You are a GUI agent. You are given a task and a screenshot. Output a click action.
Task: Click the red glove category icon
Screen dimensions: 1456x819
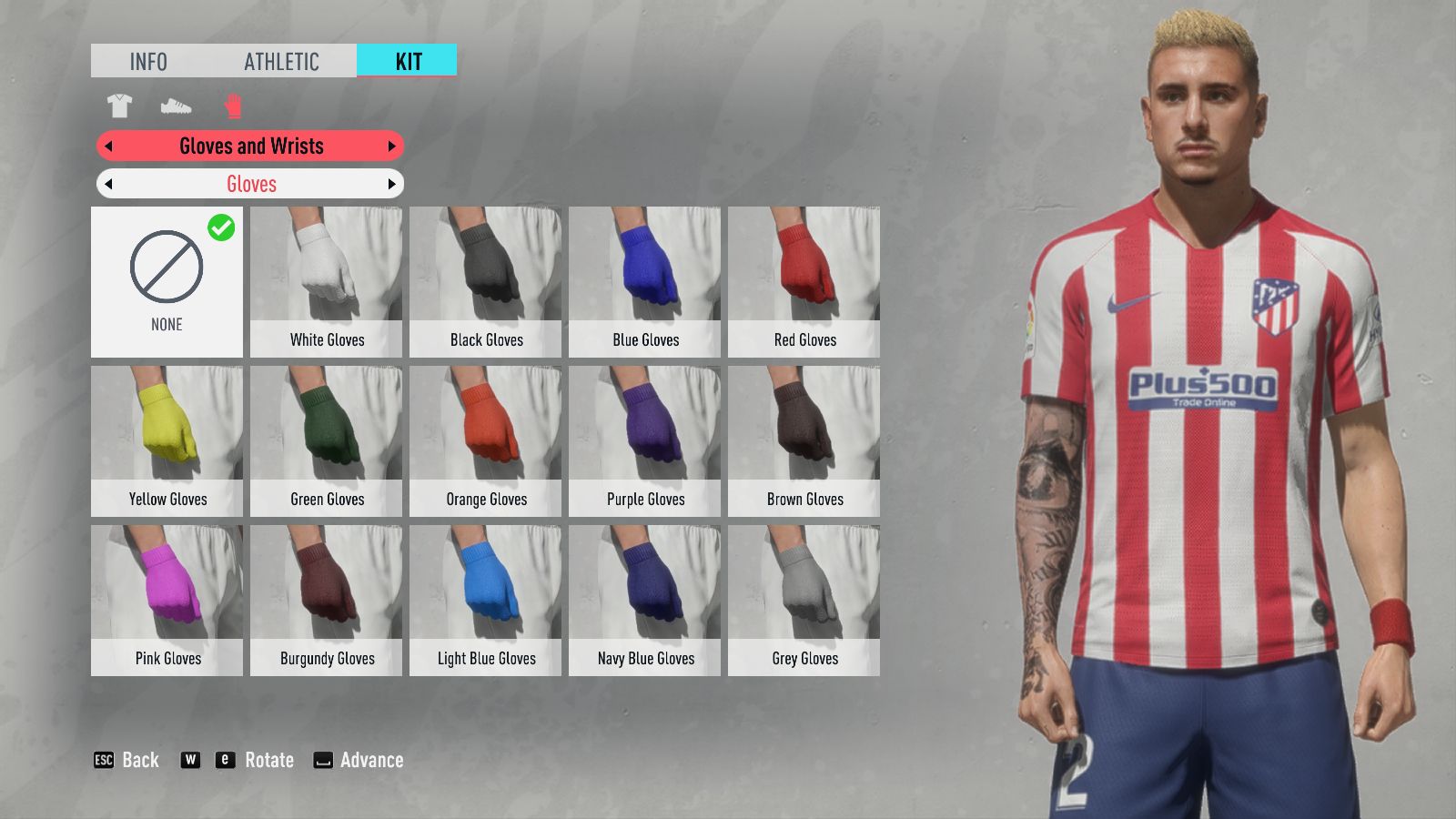233,106
